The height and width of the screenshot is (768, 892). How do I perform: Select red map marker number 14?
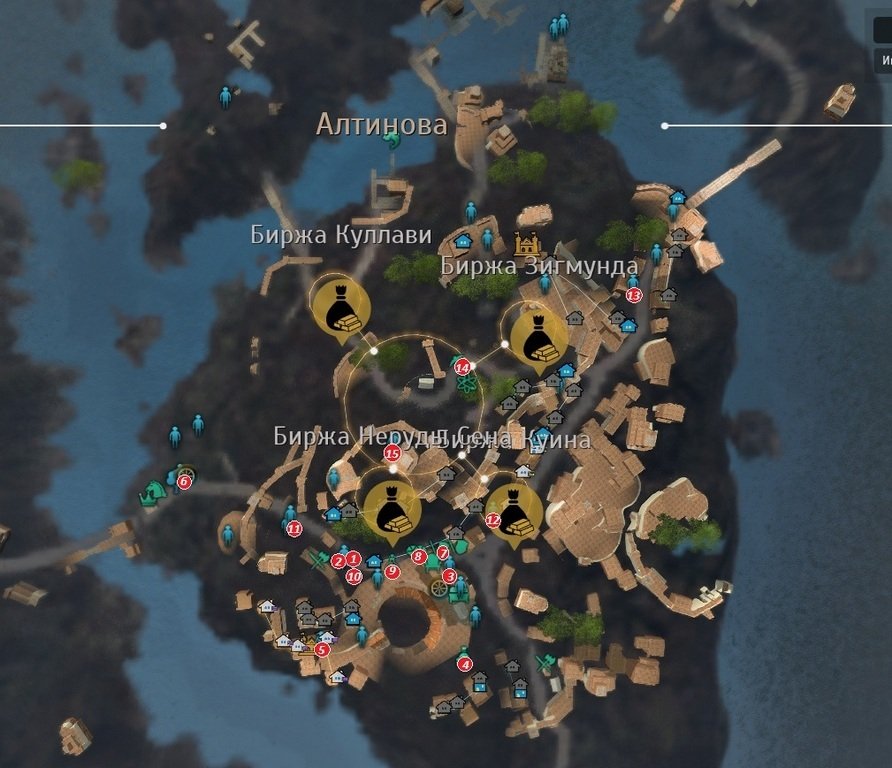462,367
